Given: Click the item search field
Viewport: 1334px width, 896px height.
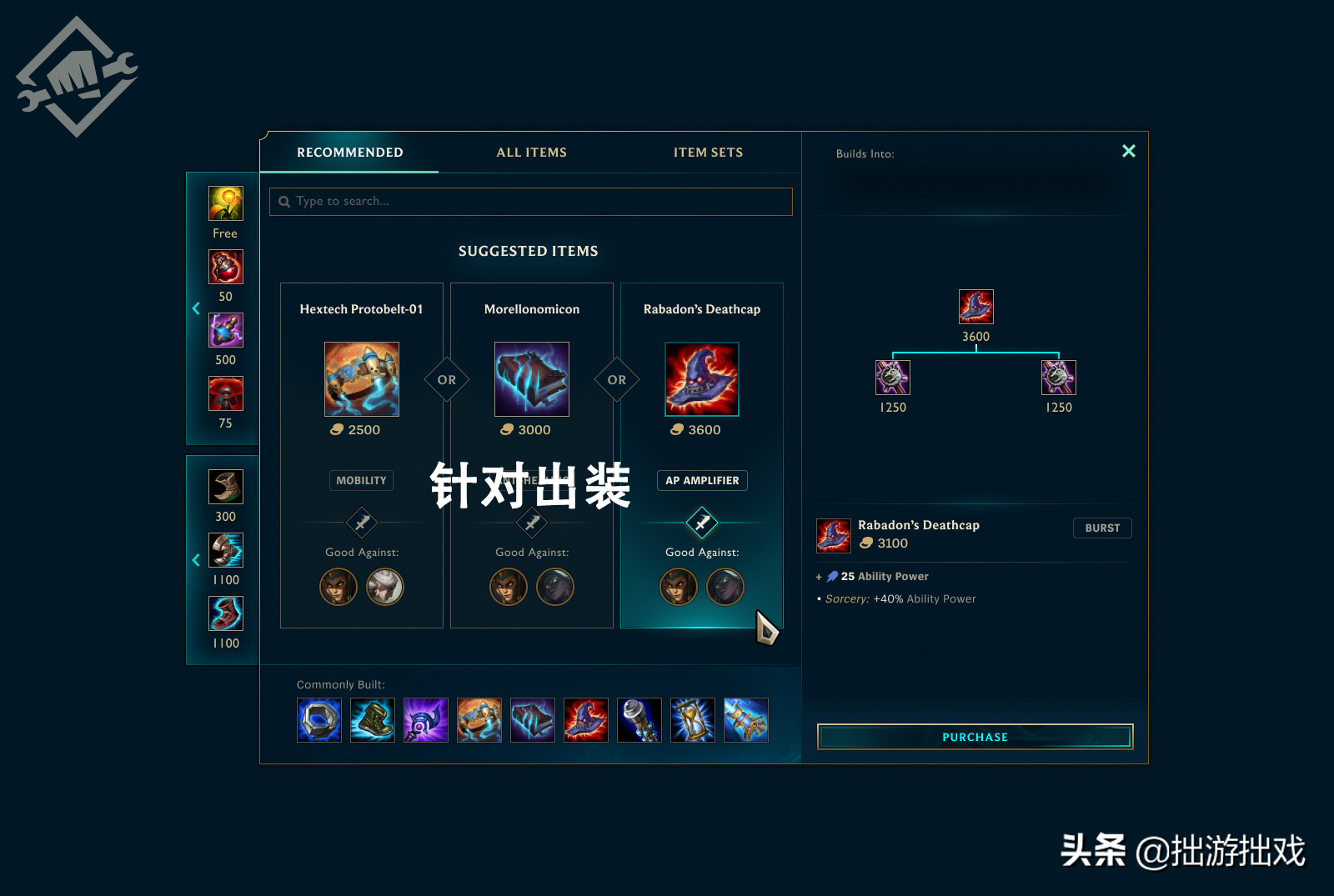Looking at the screenshot, I should (x=530, y=202).
